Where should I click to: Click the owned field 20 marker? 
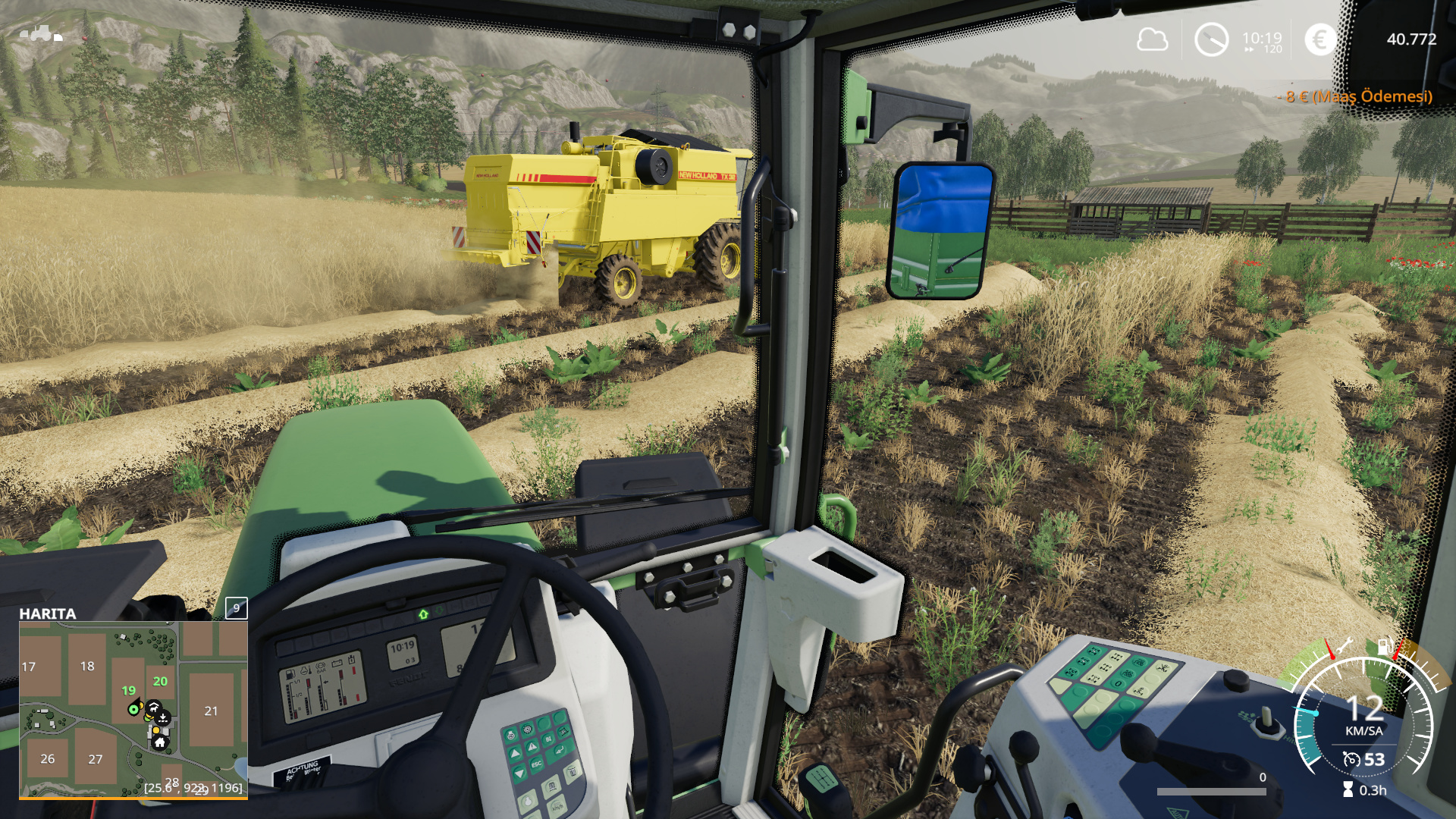point(160,681)
